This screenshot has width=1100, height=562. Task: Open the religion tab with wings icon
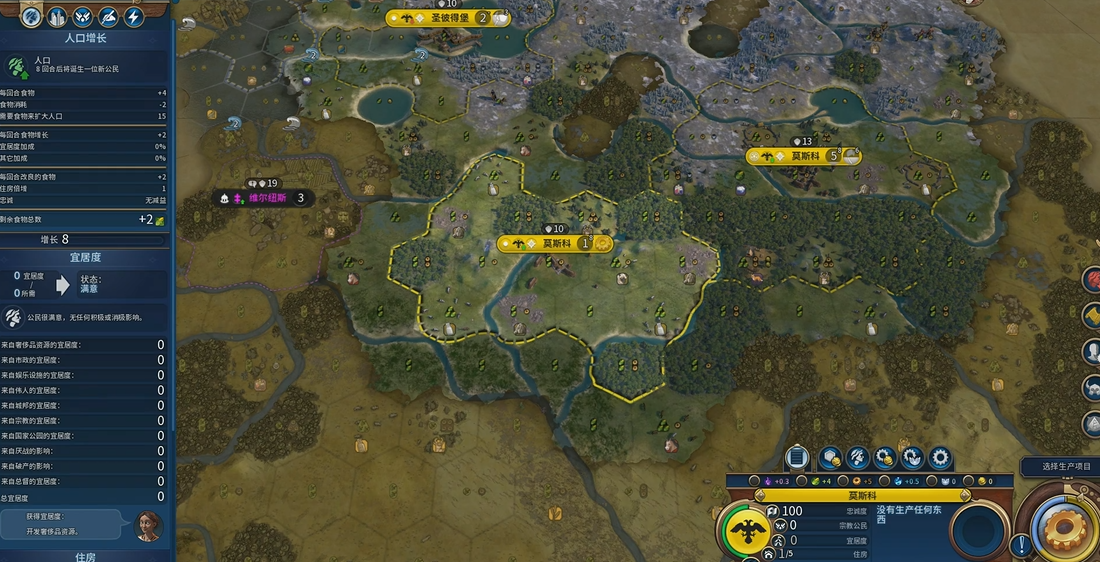point(83,17)
